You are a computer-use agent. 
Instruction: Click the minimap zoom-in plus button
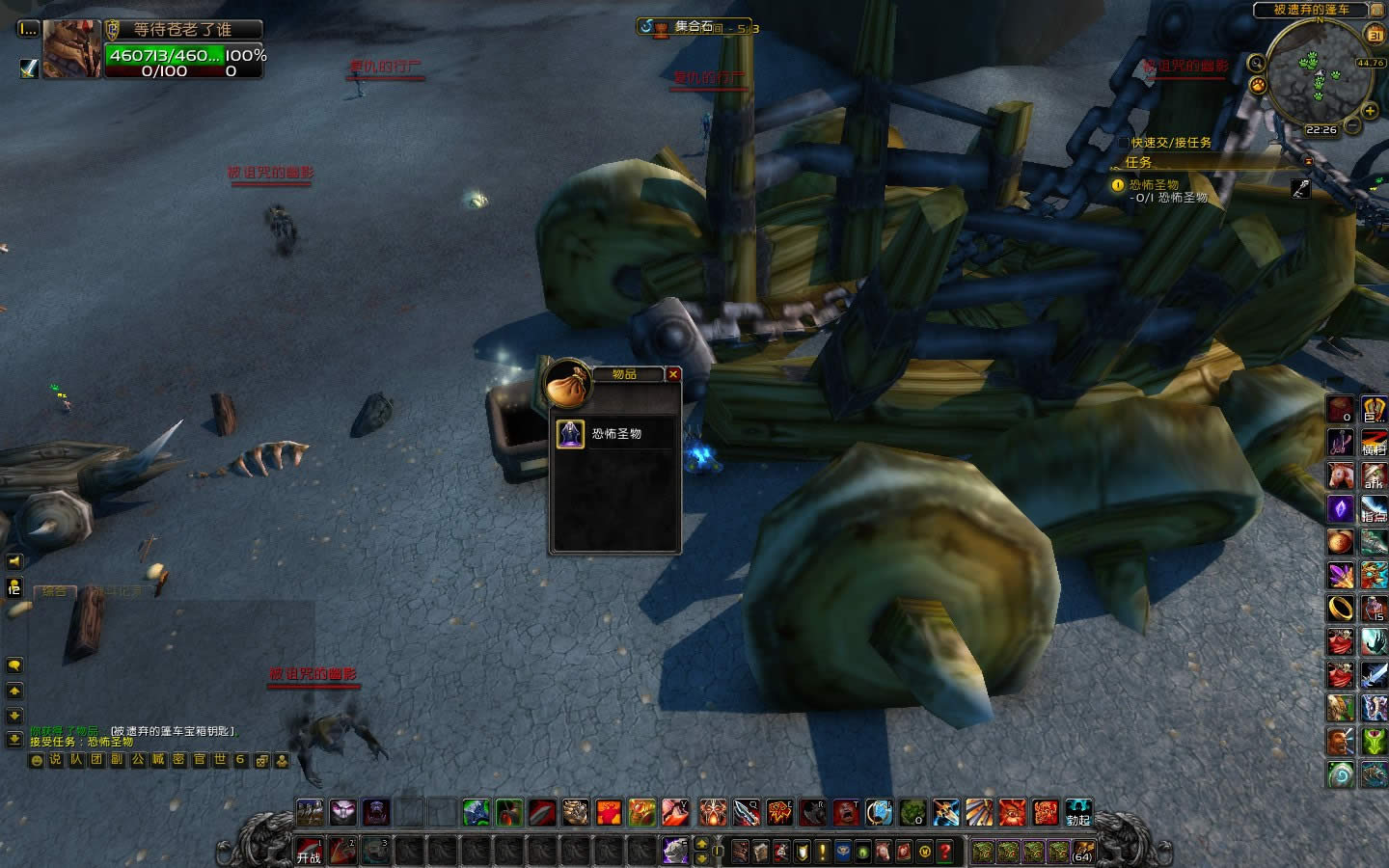pos(1370,111)
